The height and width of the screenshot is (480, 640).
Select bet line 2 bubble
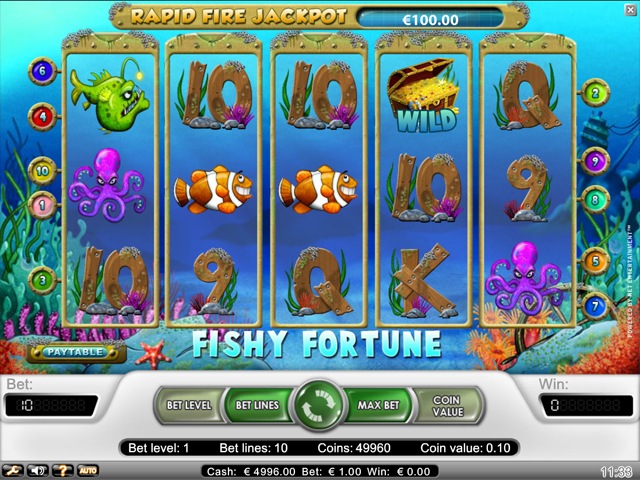tap(596, 94)
